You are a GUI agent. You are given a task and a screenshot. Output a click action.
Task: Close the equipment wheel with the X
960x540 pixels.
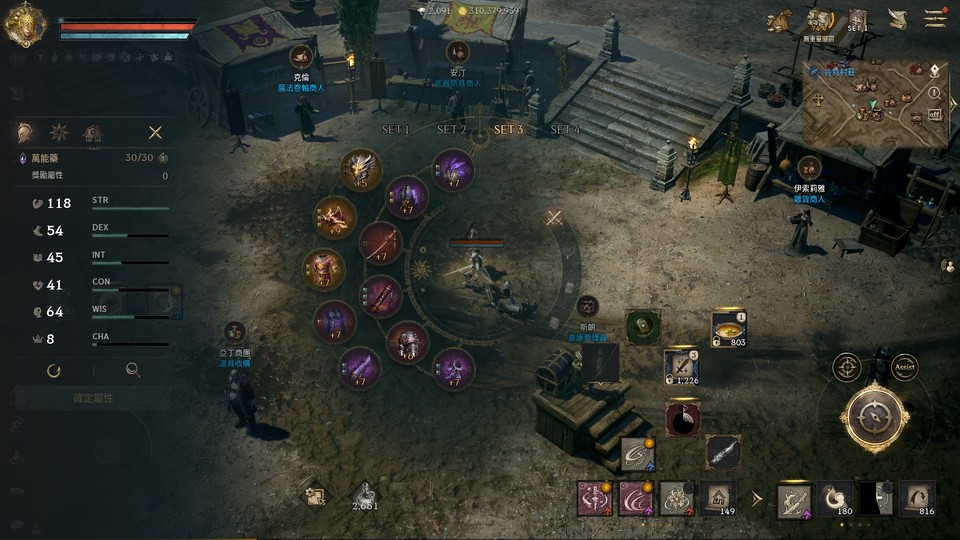point(554,217)
